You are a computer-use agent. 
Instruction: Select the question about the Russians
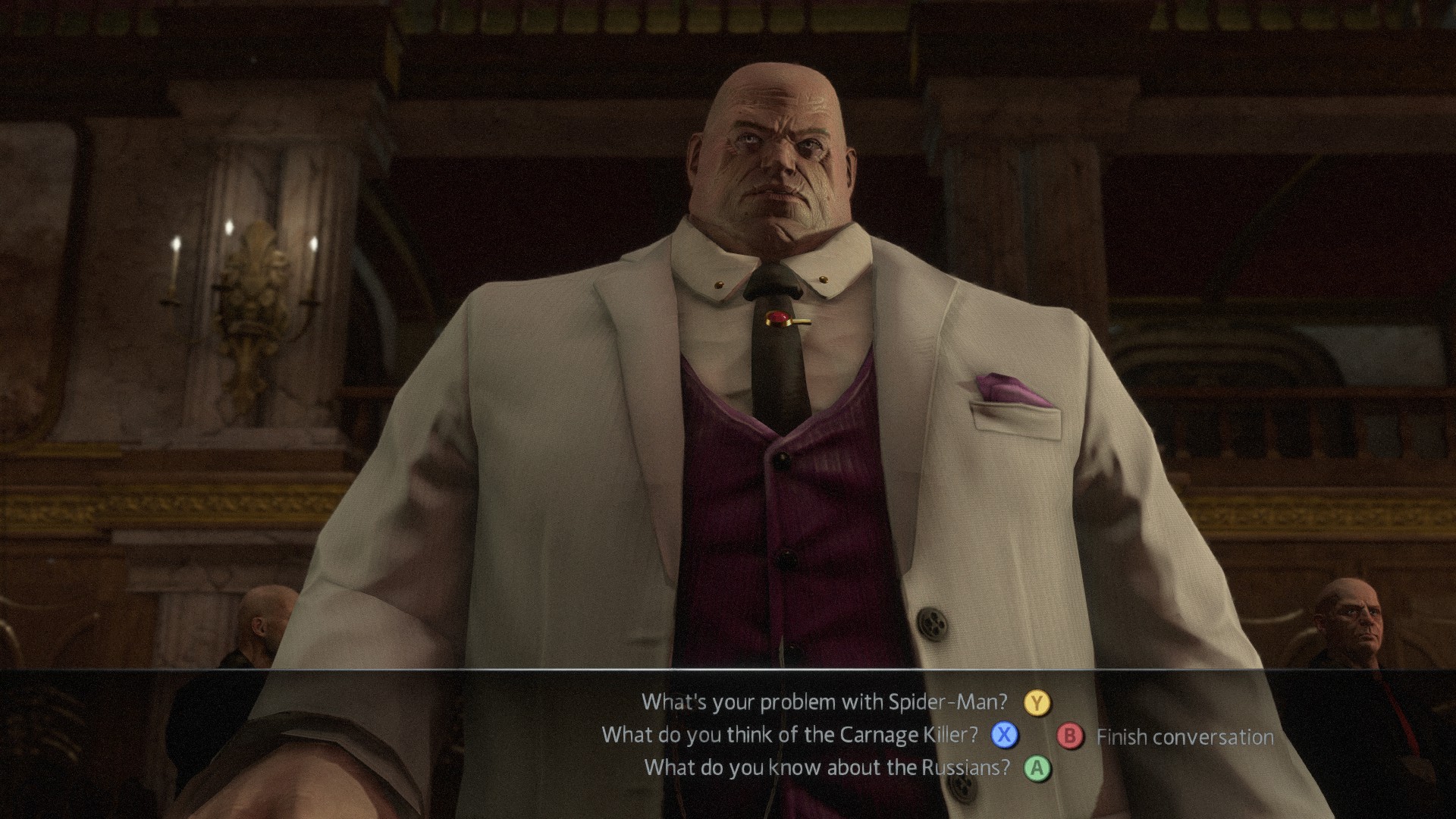point(827,767)
